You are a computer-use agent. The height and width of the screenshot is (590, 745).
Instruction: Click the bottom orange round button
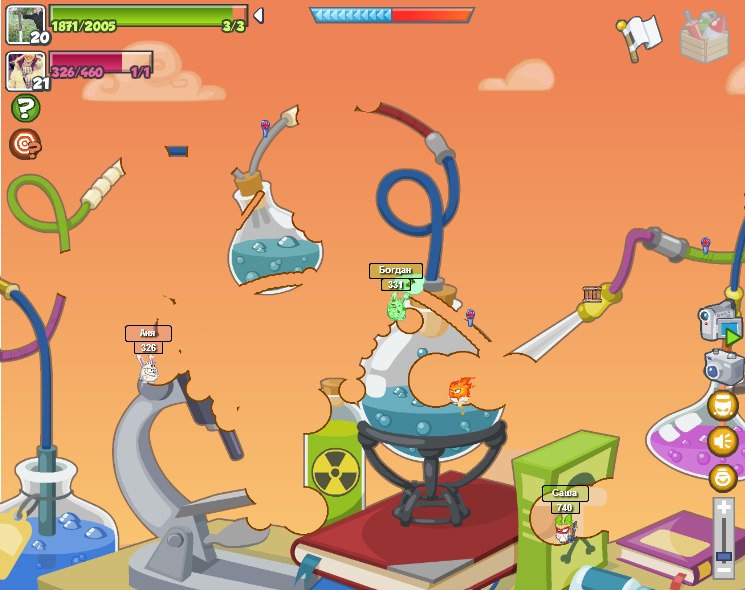723,477
